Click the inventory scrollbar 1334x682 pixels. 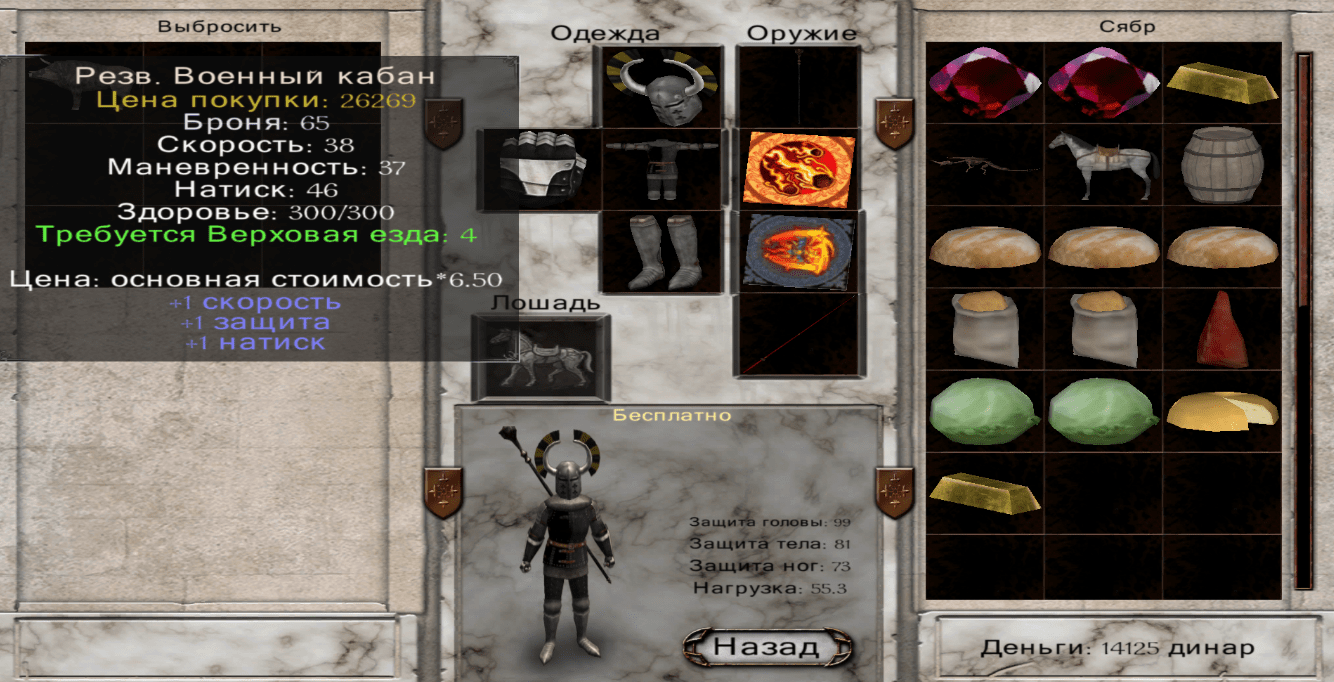point(1303,320)
